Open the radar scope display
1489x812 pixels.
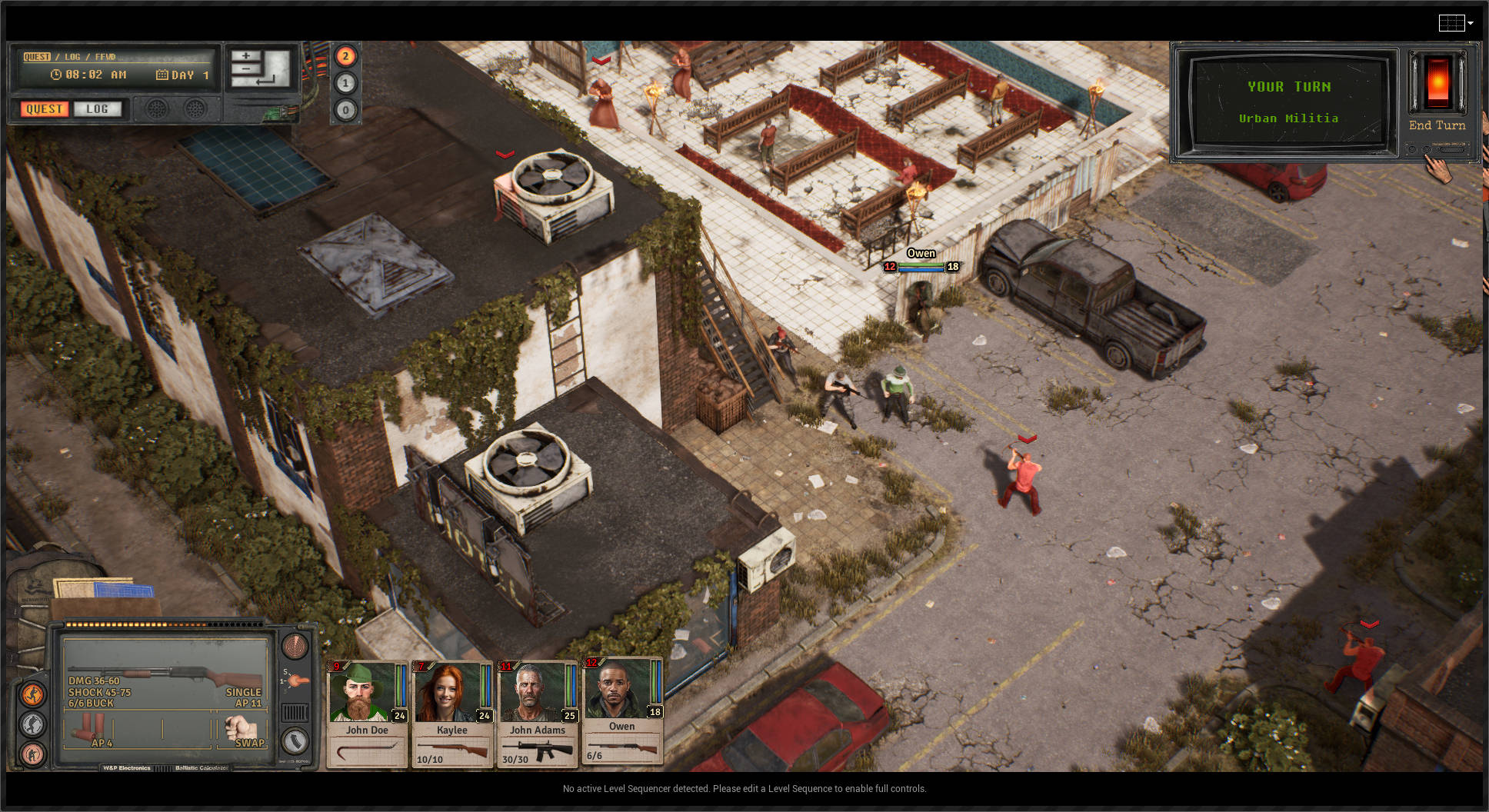[x=295, y=646]
